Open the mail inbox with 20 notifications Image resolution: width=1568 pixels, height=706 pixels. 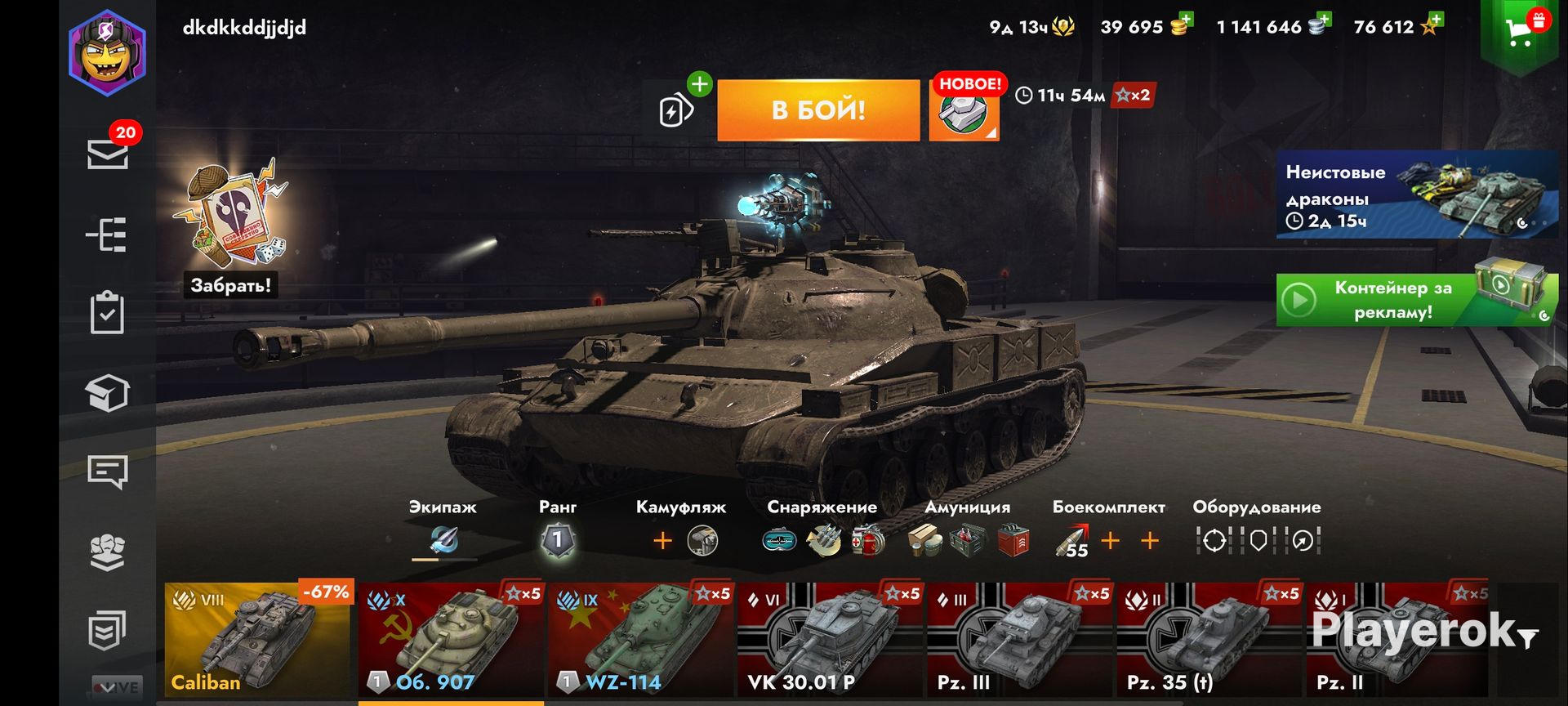108,153
